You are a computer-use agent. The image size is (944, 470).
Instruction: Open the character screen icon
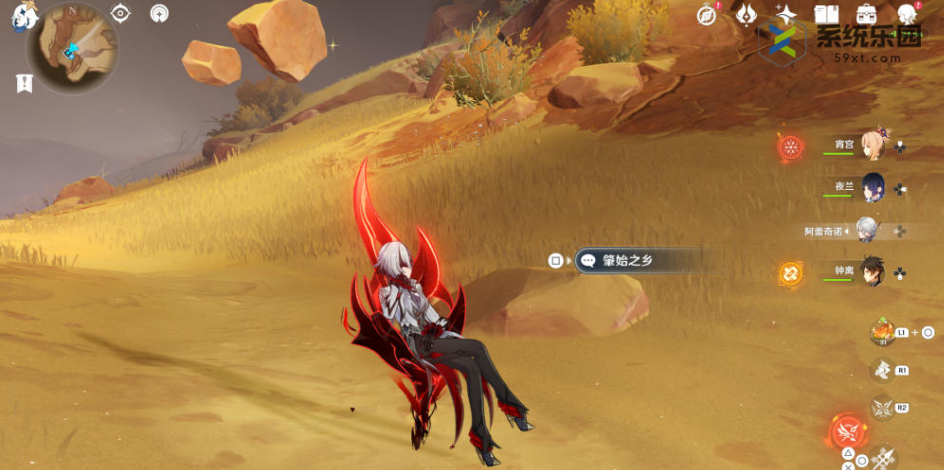(907, 14)
